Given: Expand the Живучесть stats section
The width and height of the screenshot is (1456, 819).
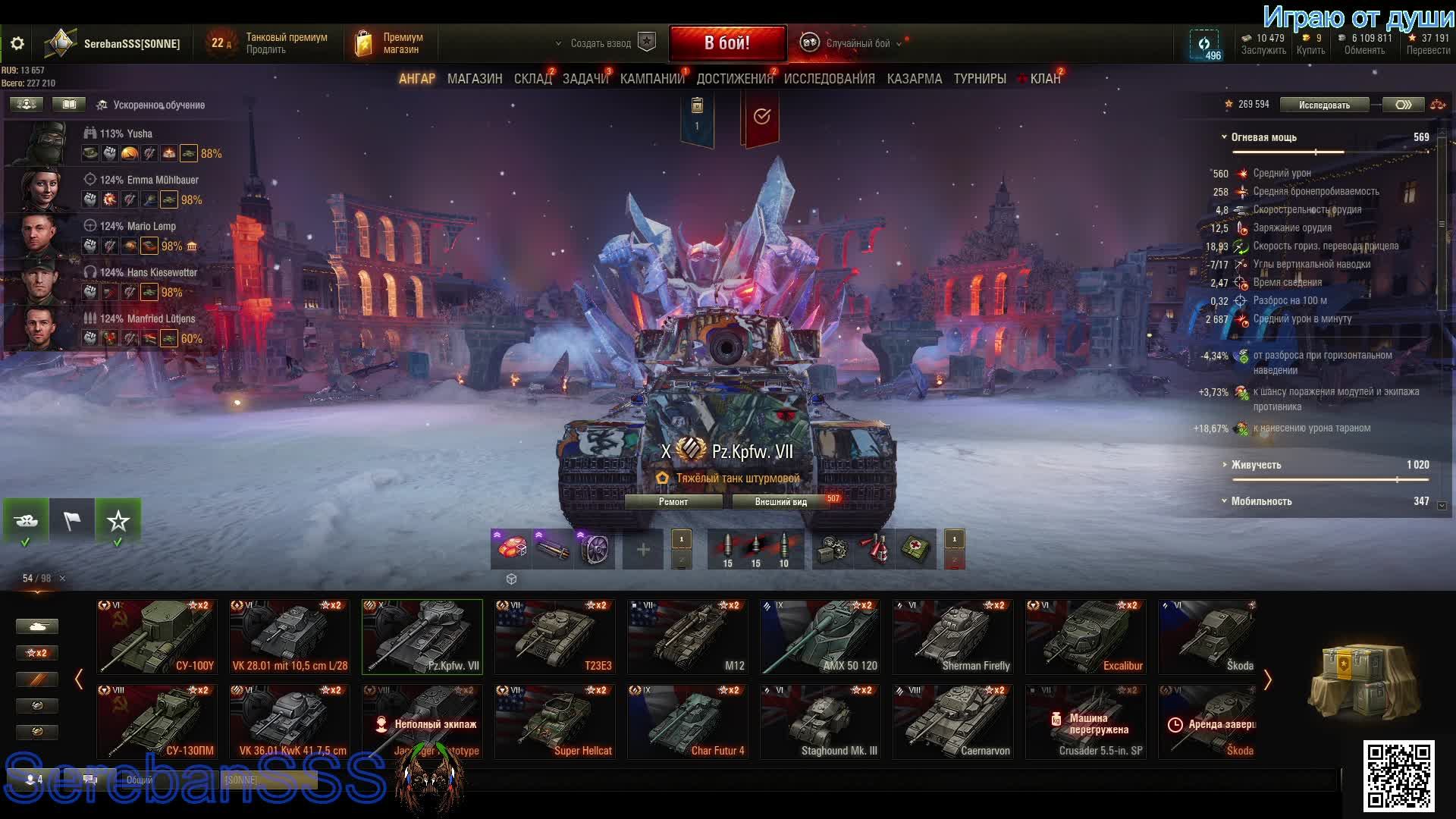Looking at the screenshot, I should 1256,465.
